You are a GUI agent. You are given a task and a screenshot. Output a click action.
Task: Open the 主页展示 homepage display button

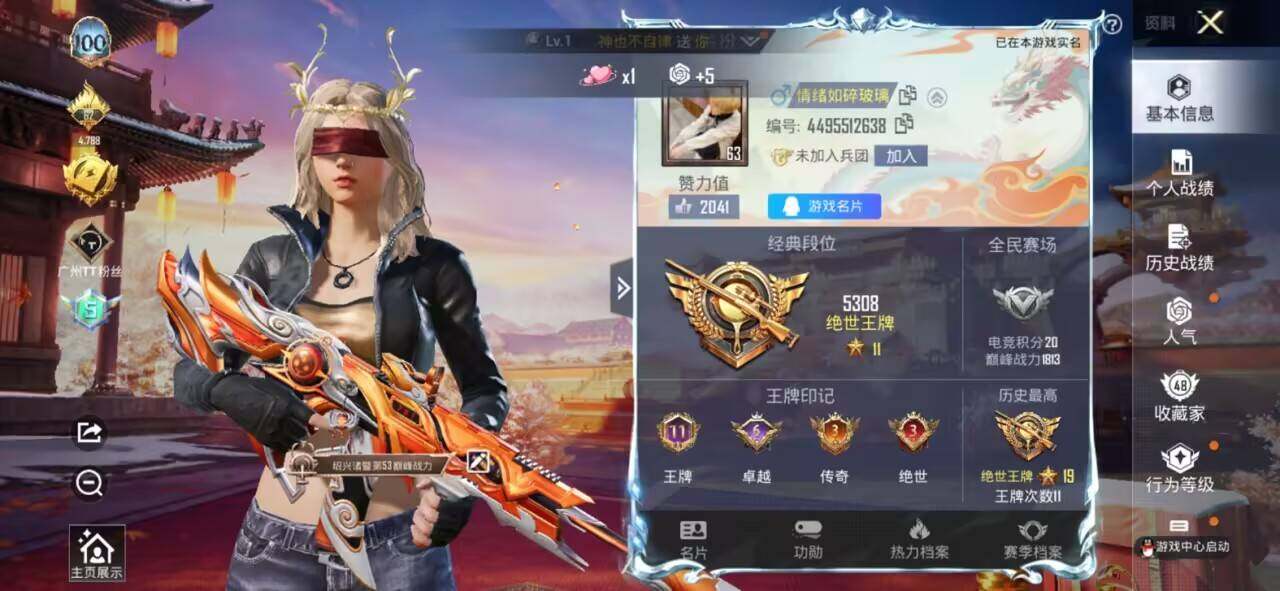[x=97, y=553]
